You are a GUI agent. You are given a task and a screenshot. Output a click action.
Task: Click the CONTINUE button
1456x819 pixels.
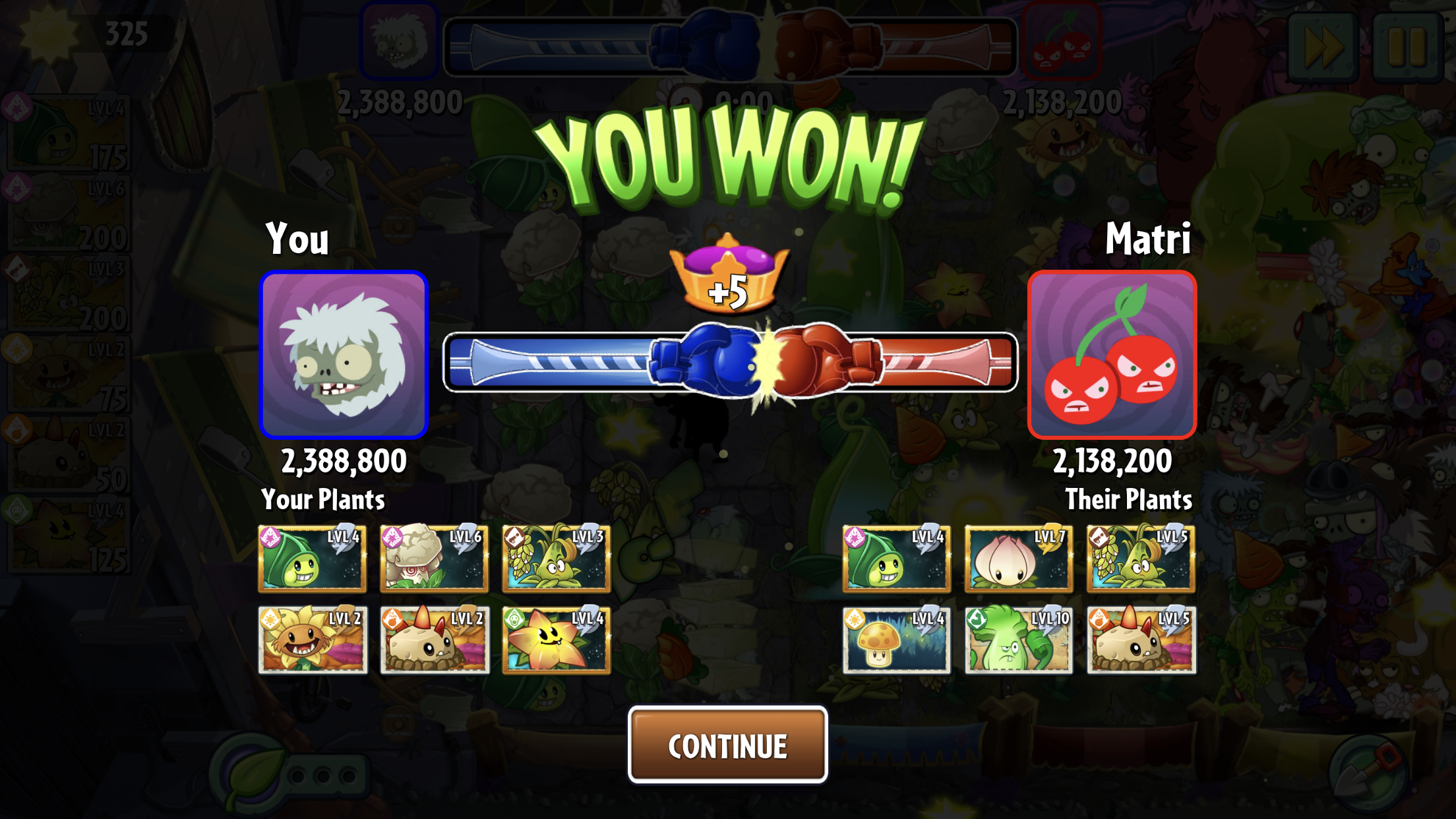coord(727,745)
